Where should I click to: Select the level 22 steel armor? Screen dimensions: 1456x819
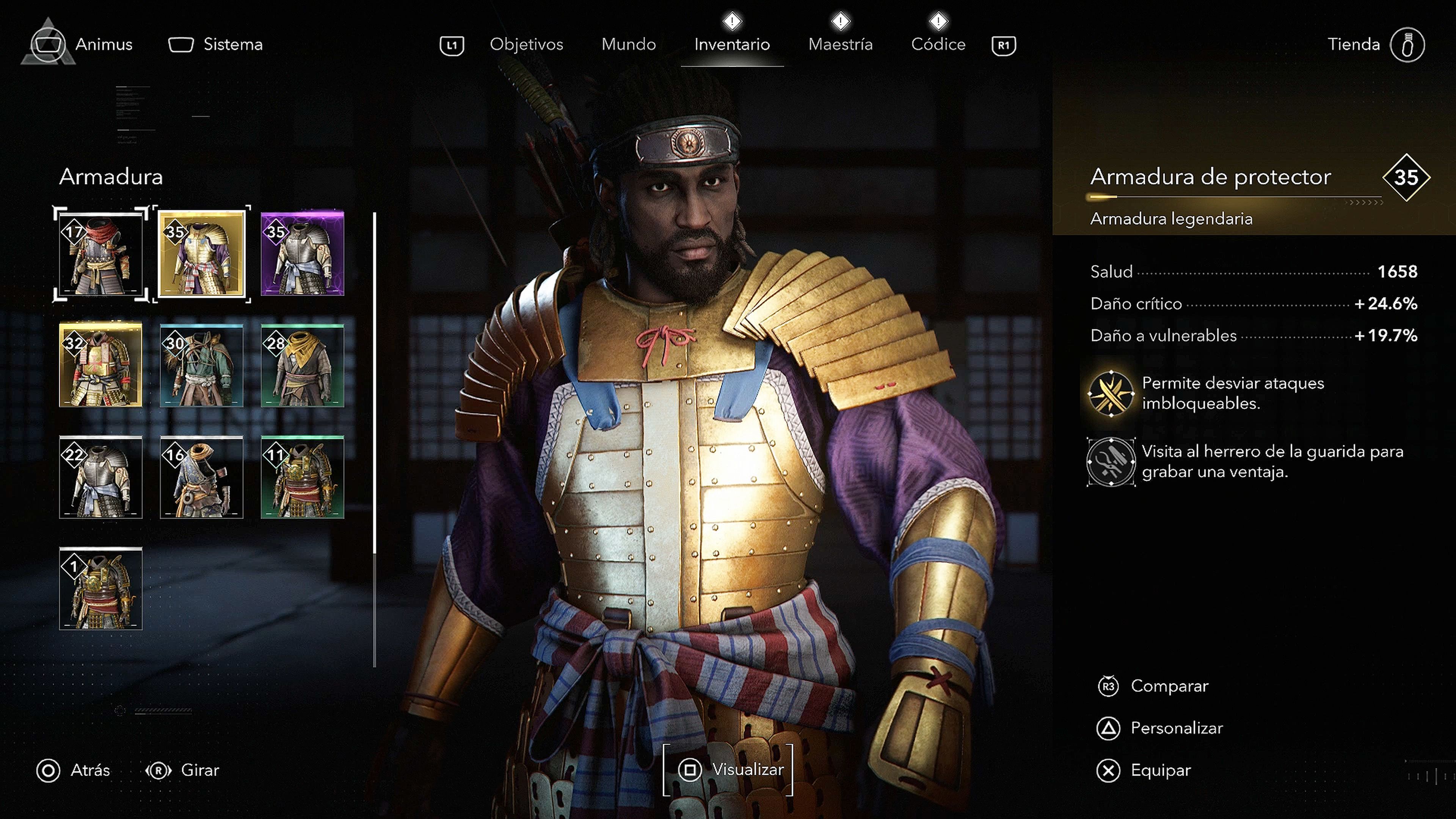pos(100,477)
